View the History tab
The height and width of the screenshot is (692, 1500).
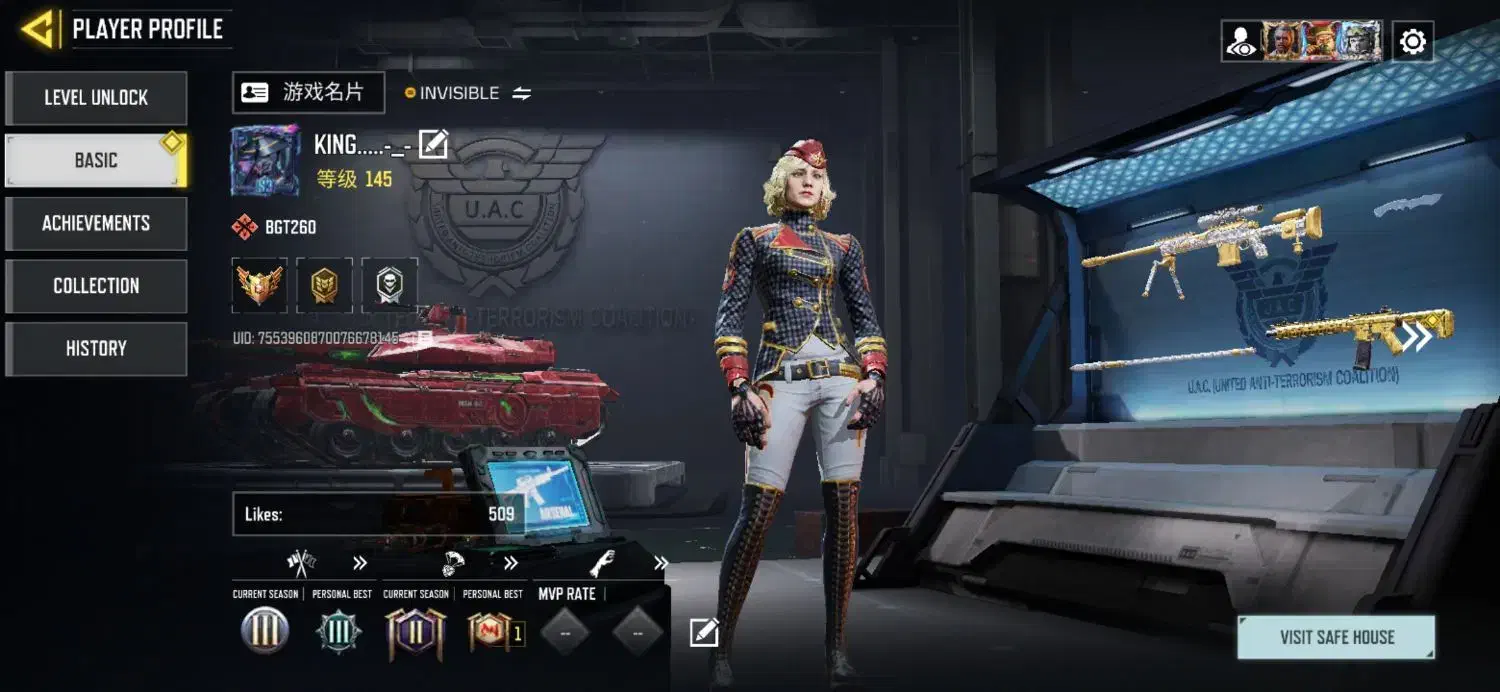[96, 348]
